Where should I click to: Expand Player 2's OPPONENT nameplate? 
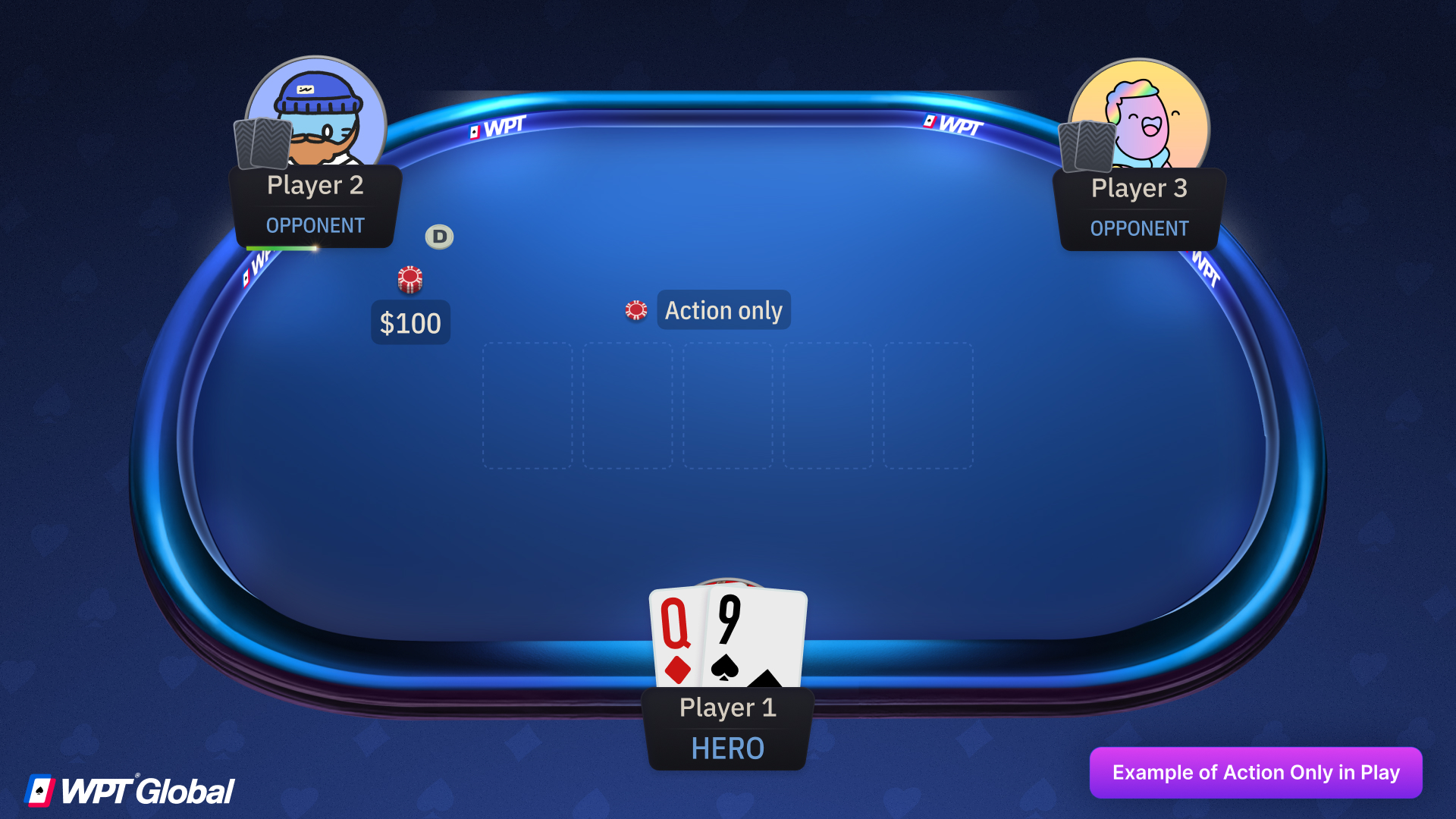(315, 225)
